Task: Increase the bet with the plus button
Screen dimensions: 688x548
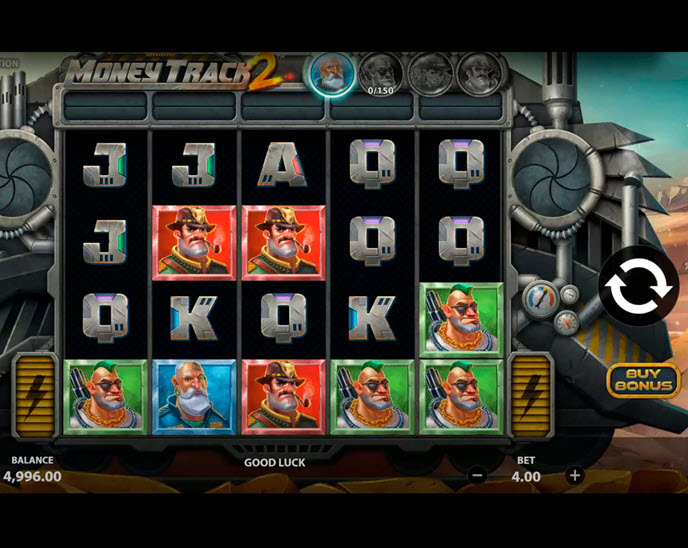Action: click(574, 476)
